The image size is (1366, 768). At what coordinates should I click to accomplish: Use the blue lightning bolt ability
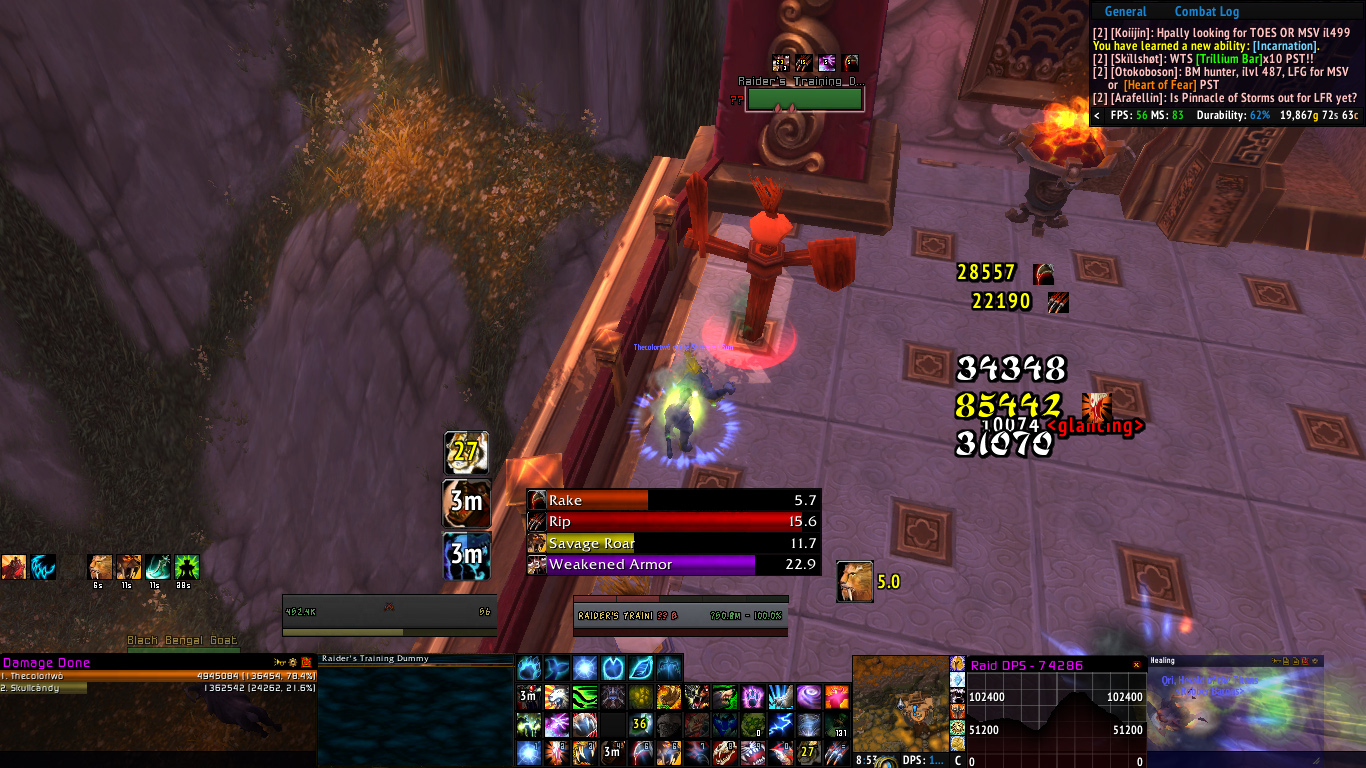click(x=781, y=725)
